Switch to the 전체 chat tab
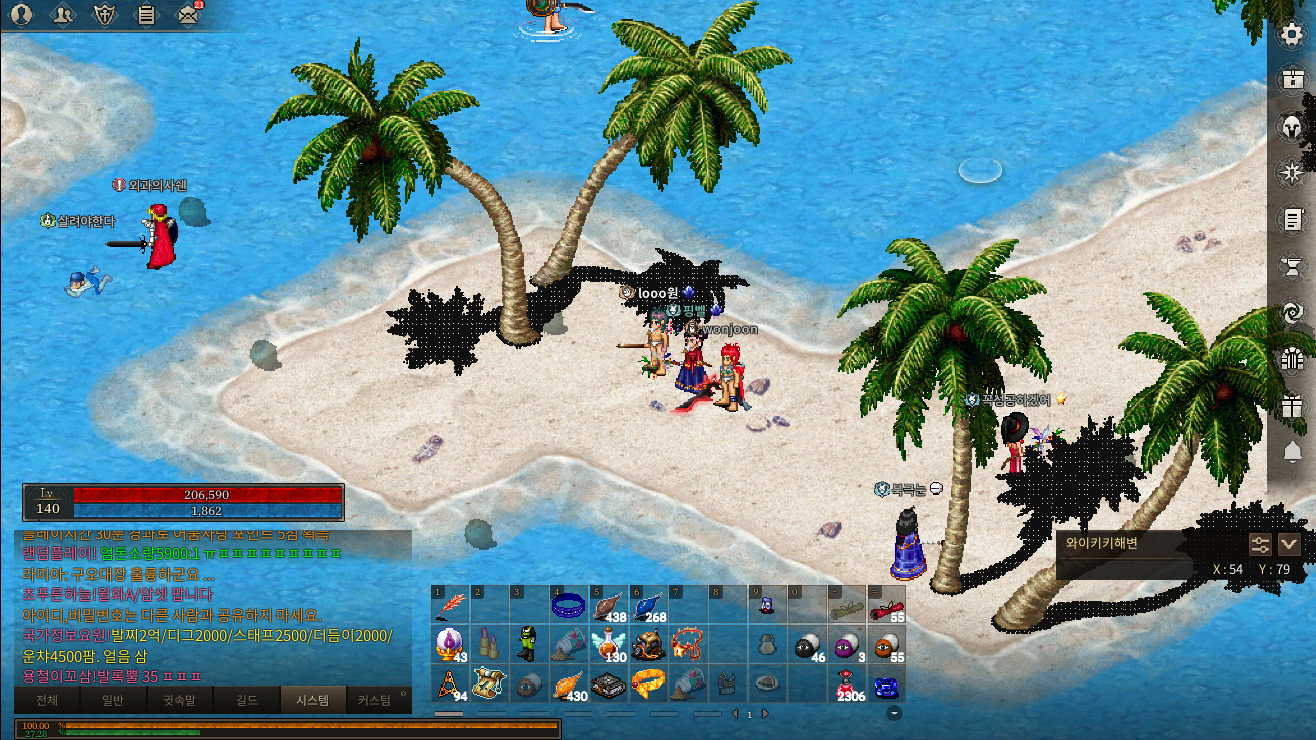 coord(47,700)
